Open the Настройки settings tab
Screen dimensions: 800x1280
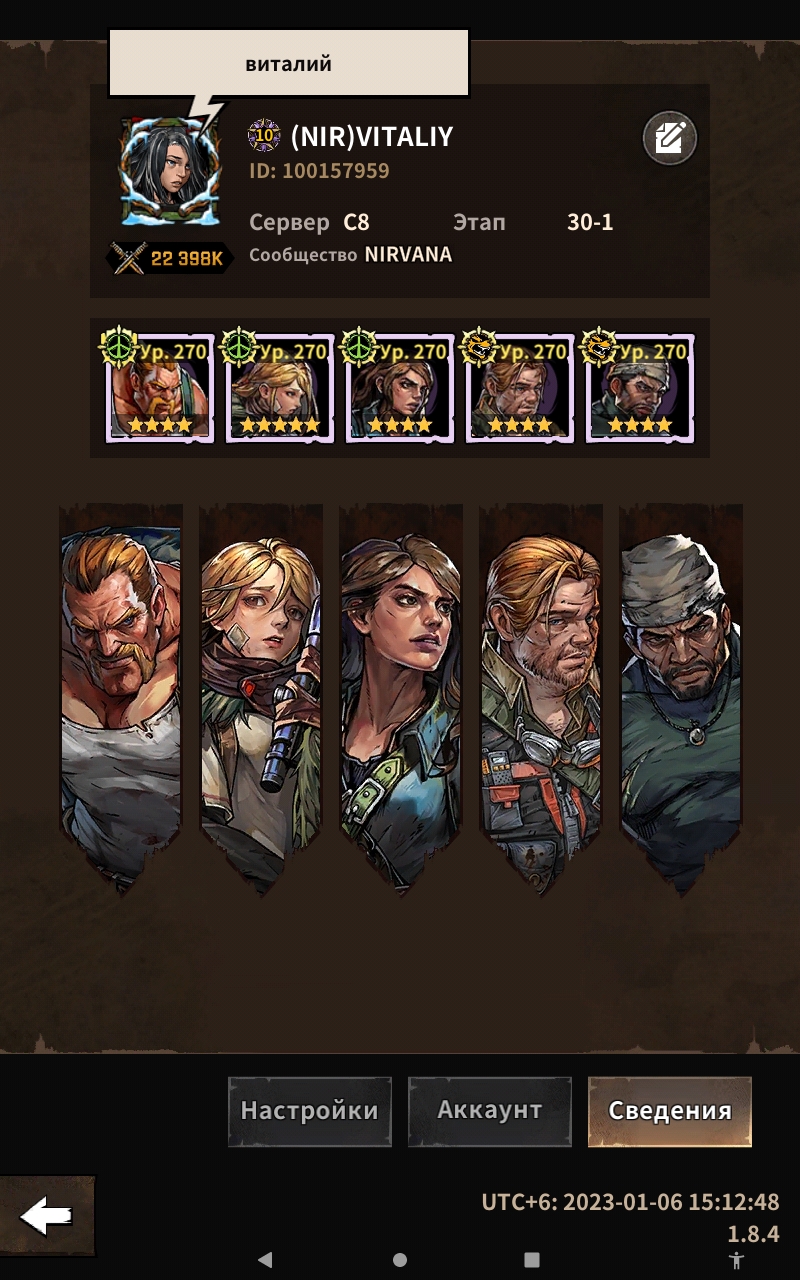[310, 1111]
